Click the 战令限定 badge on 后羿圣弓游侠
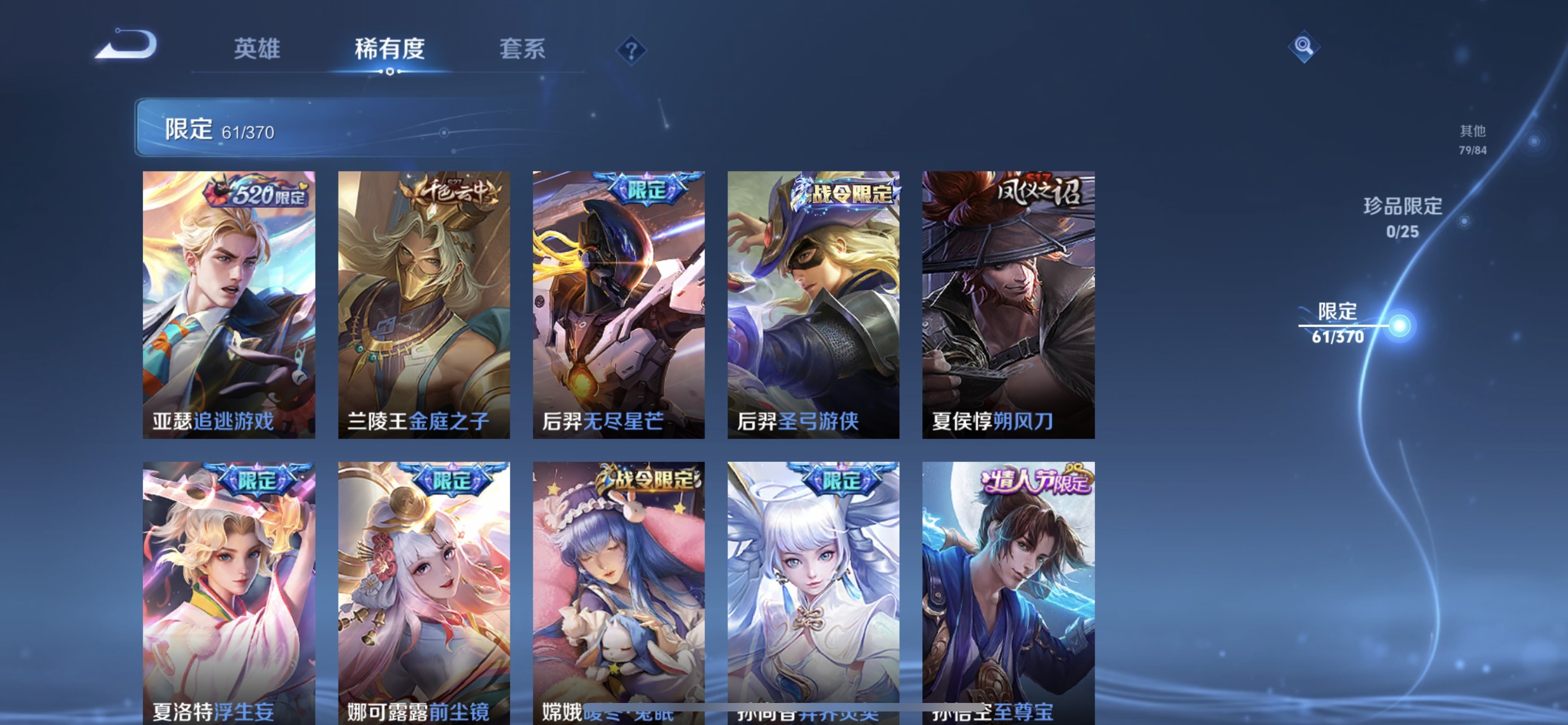The width and height of the screenshot is (1568, 725). [846, 193]
